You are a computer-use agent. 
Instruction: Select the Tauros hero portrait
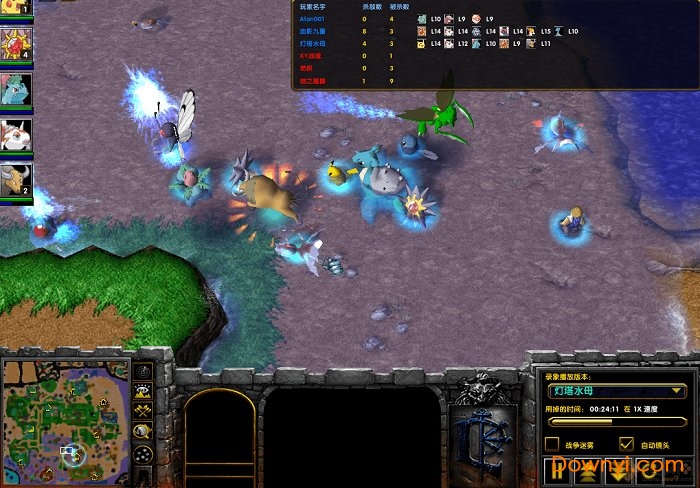(17, 178)
